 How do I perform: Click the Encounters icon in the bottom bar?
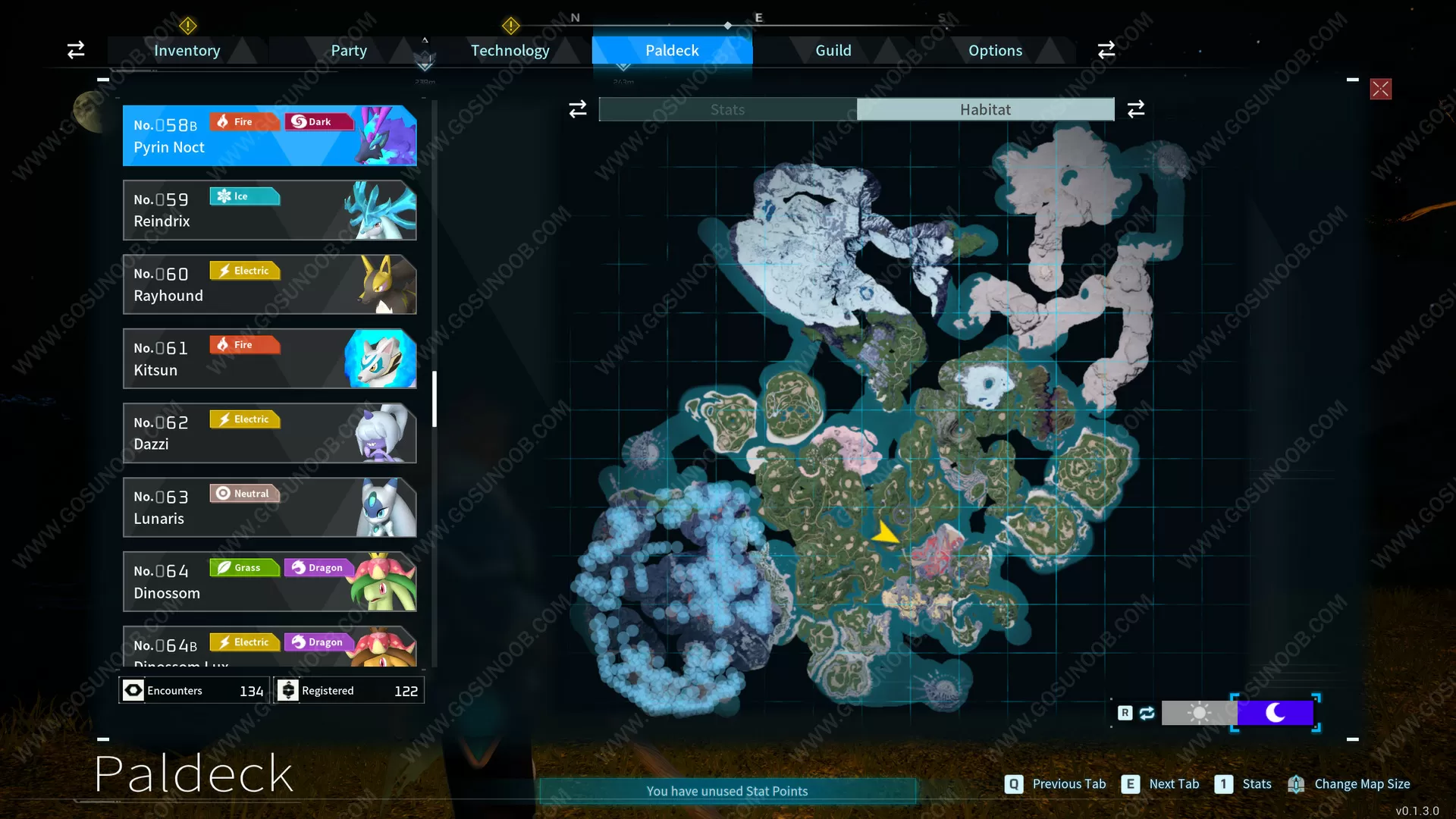[133, 690]
